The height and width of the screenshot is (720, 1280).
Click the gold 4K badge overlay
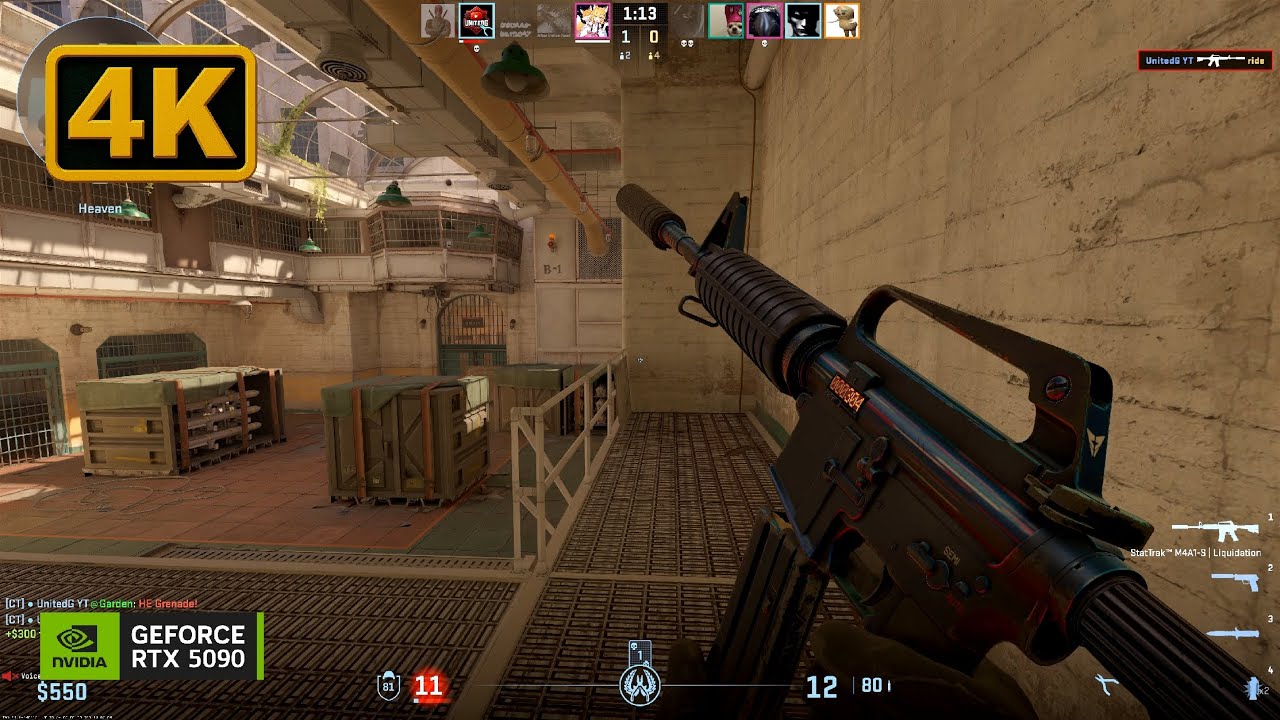coord(150,113)
